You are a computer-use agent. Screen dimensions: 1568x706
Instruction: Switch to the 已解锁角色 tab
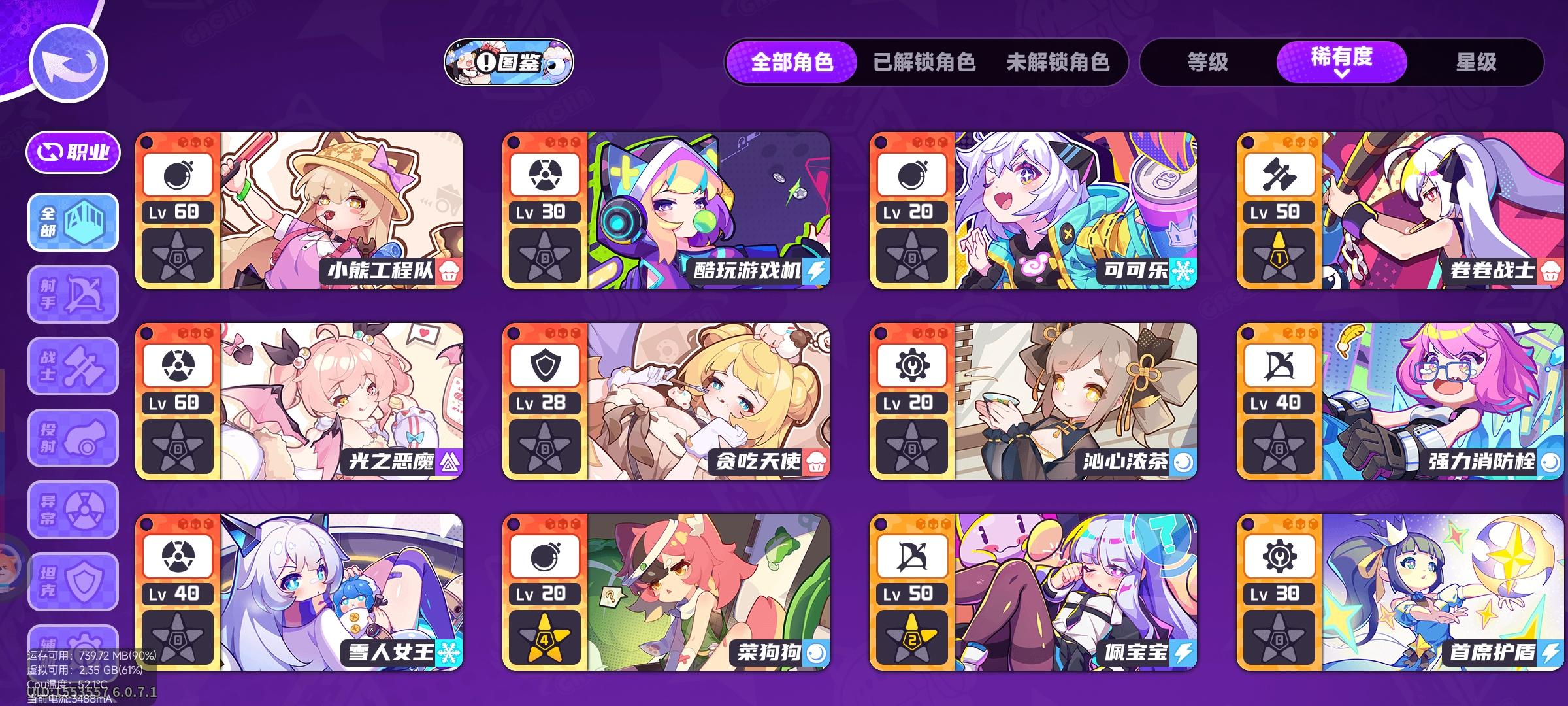[x=924, y=63]
